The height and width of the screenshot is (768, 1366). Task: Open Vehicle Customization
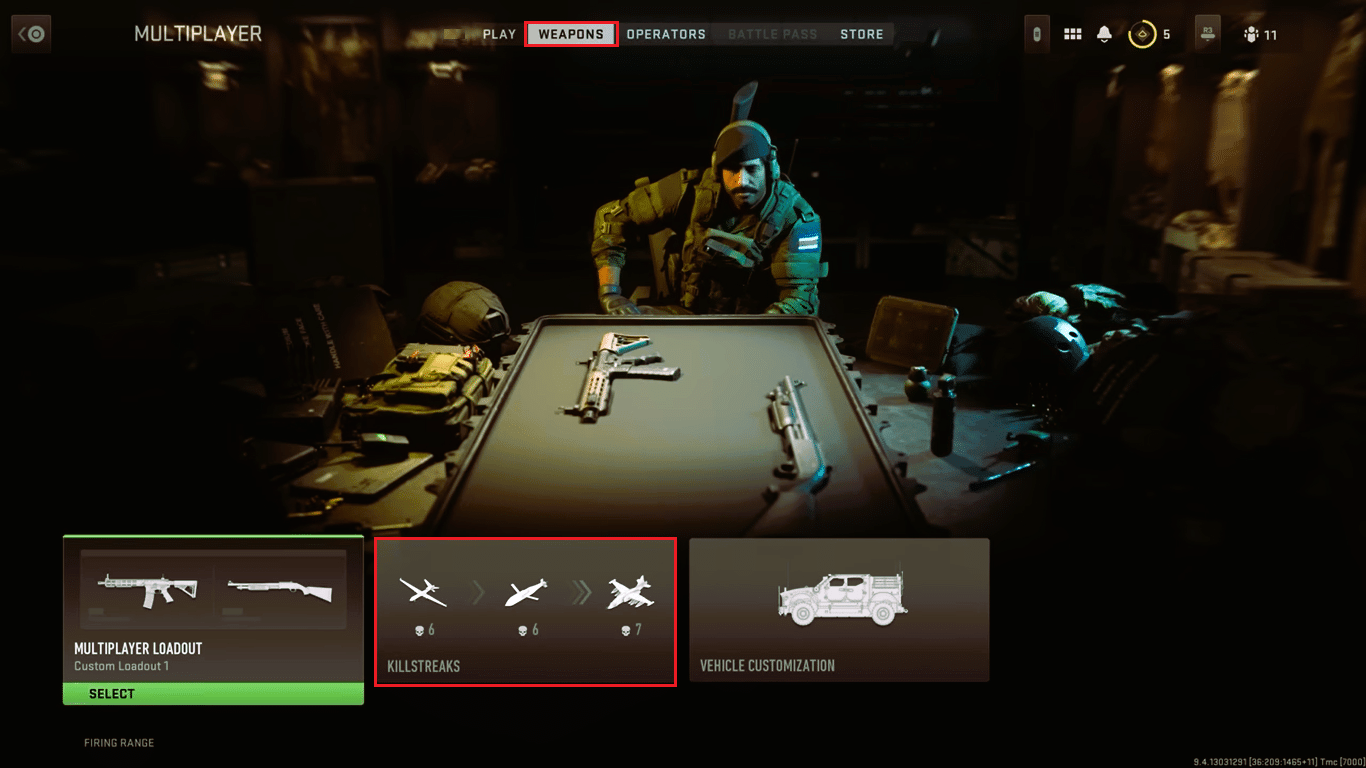click(x=840, y=610)
